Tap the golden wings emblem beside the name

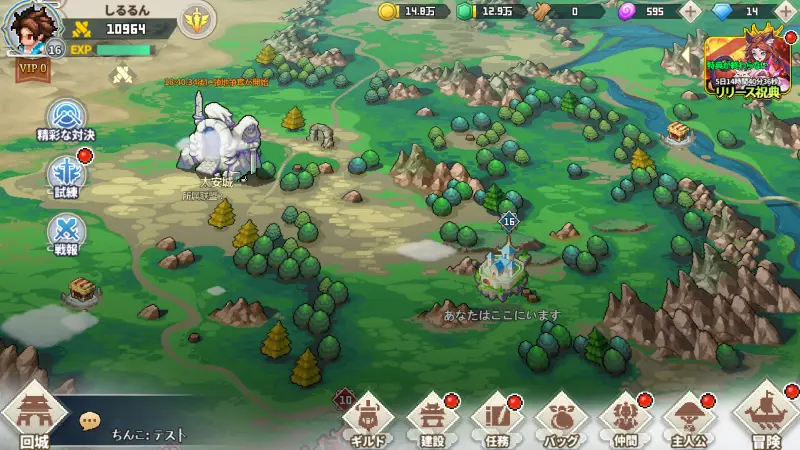197,19
